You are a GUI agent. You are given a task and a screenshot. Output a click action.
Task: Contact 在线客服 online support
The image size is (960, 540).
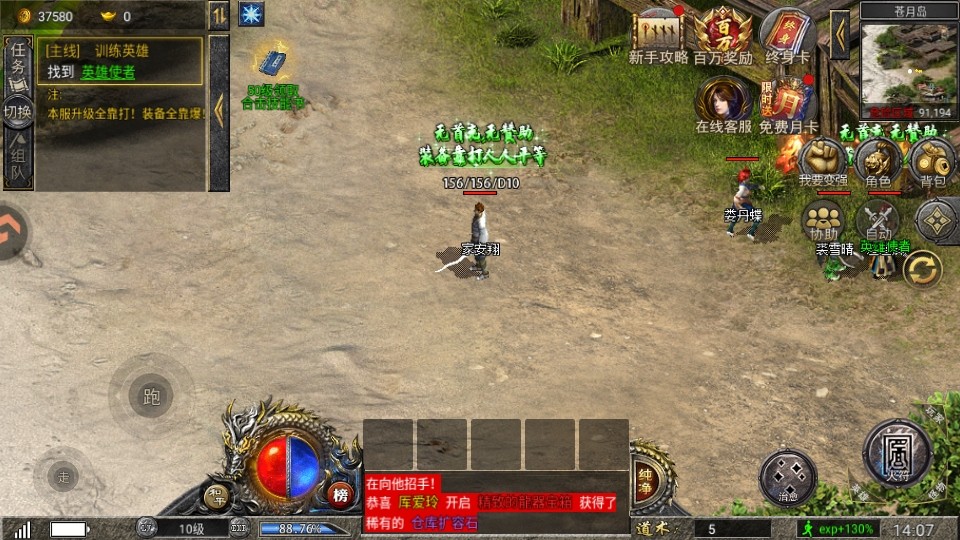pos(723,103)
